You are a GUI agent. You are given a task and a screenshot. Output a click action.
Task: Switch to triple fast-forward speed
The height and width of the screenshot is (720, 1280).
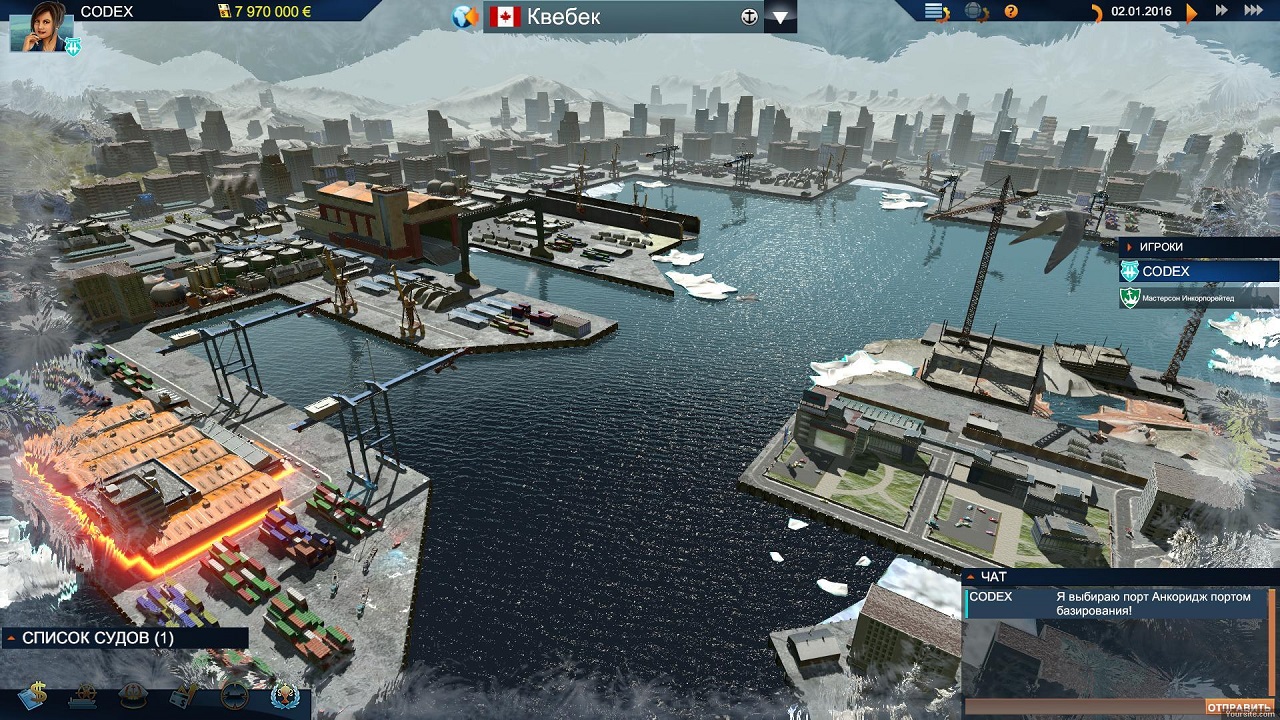(x=1253, y=11)
